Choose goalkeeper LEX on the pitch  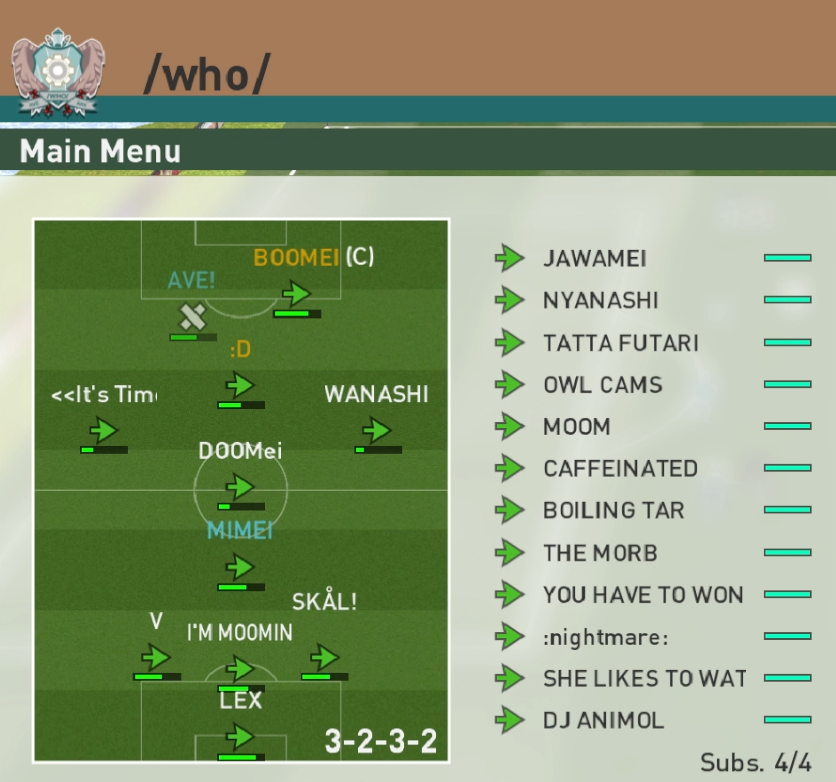(x=240, y=737)
